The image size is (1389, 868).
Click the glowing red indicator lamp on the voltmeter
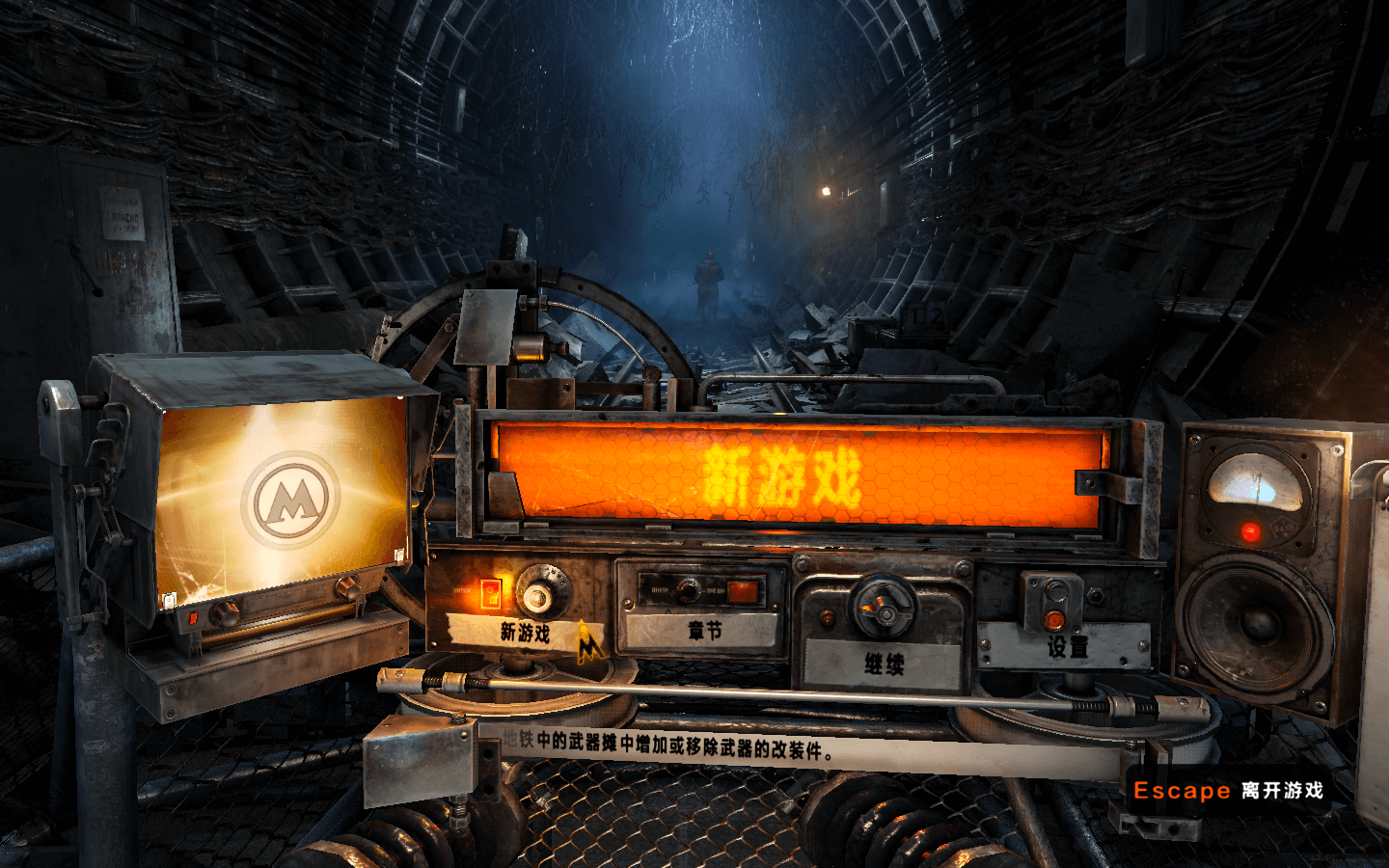click(x=1251, y=531)
